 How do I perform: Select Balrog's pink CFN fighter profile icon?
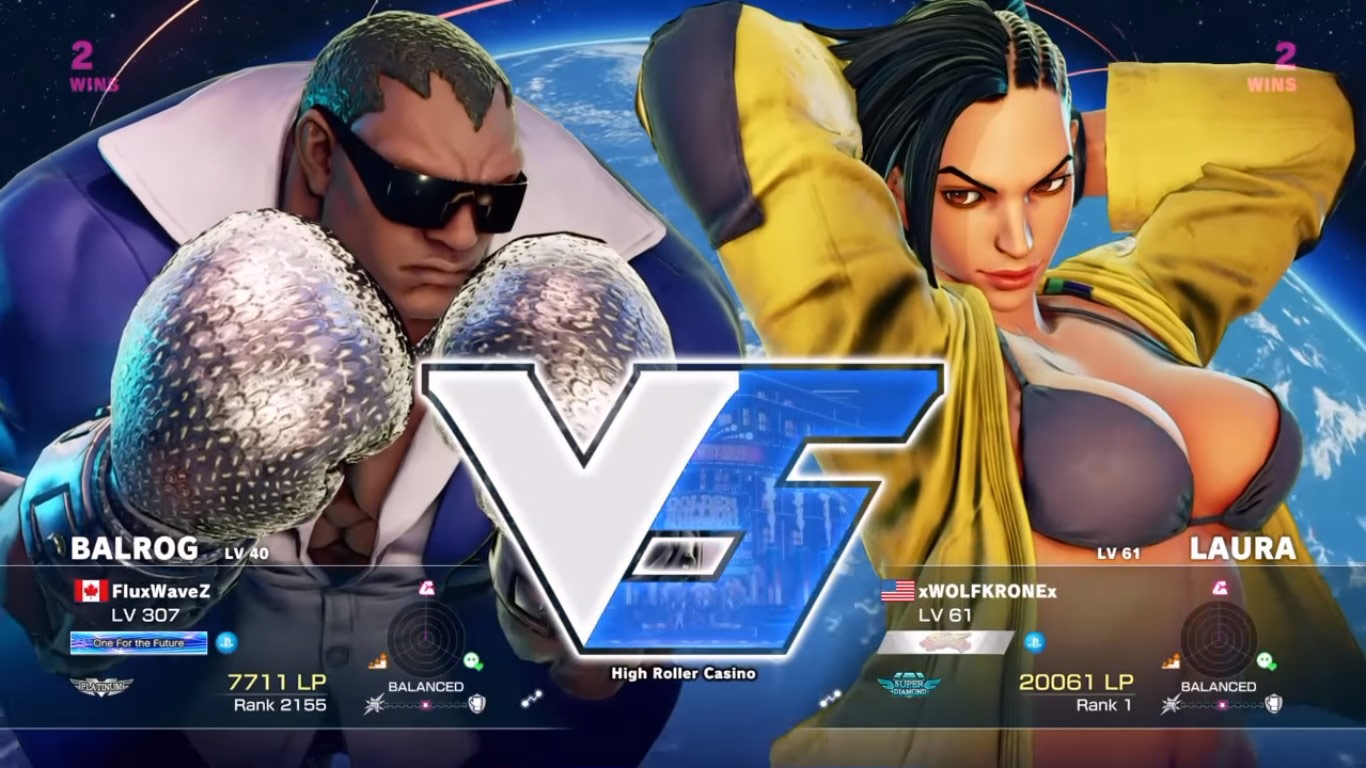pyautogui.click(x=426, y=589)
